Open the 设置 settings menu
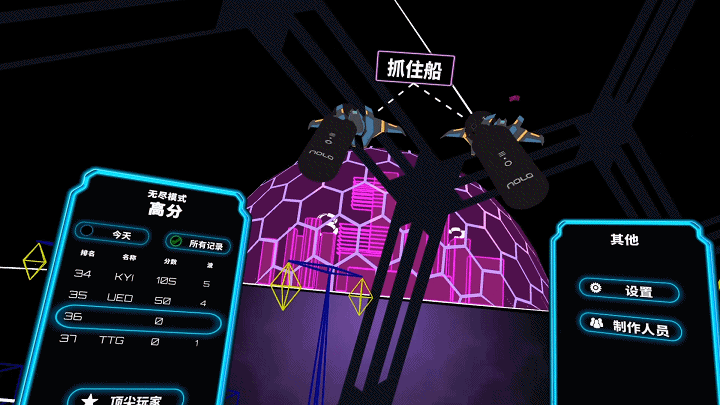 [x=628, y=290]
